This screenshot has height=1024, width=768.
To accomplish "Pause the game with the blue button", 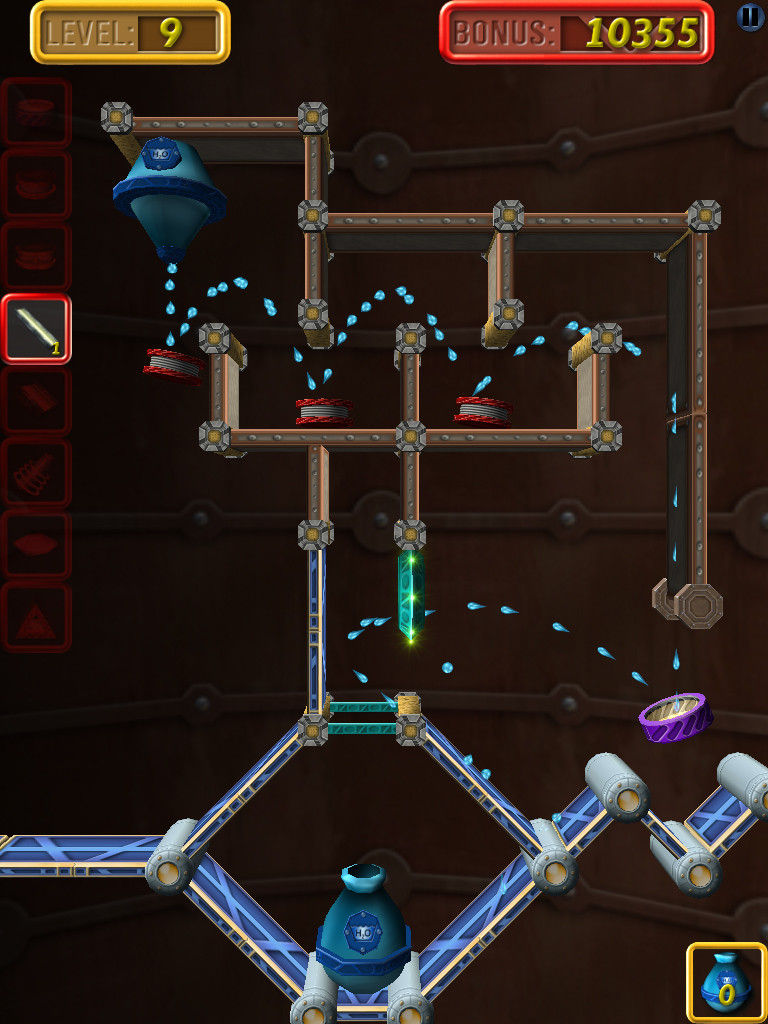I will (750, 16).
